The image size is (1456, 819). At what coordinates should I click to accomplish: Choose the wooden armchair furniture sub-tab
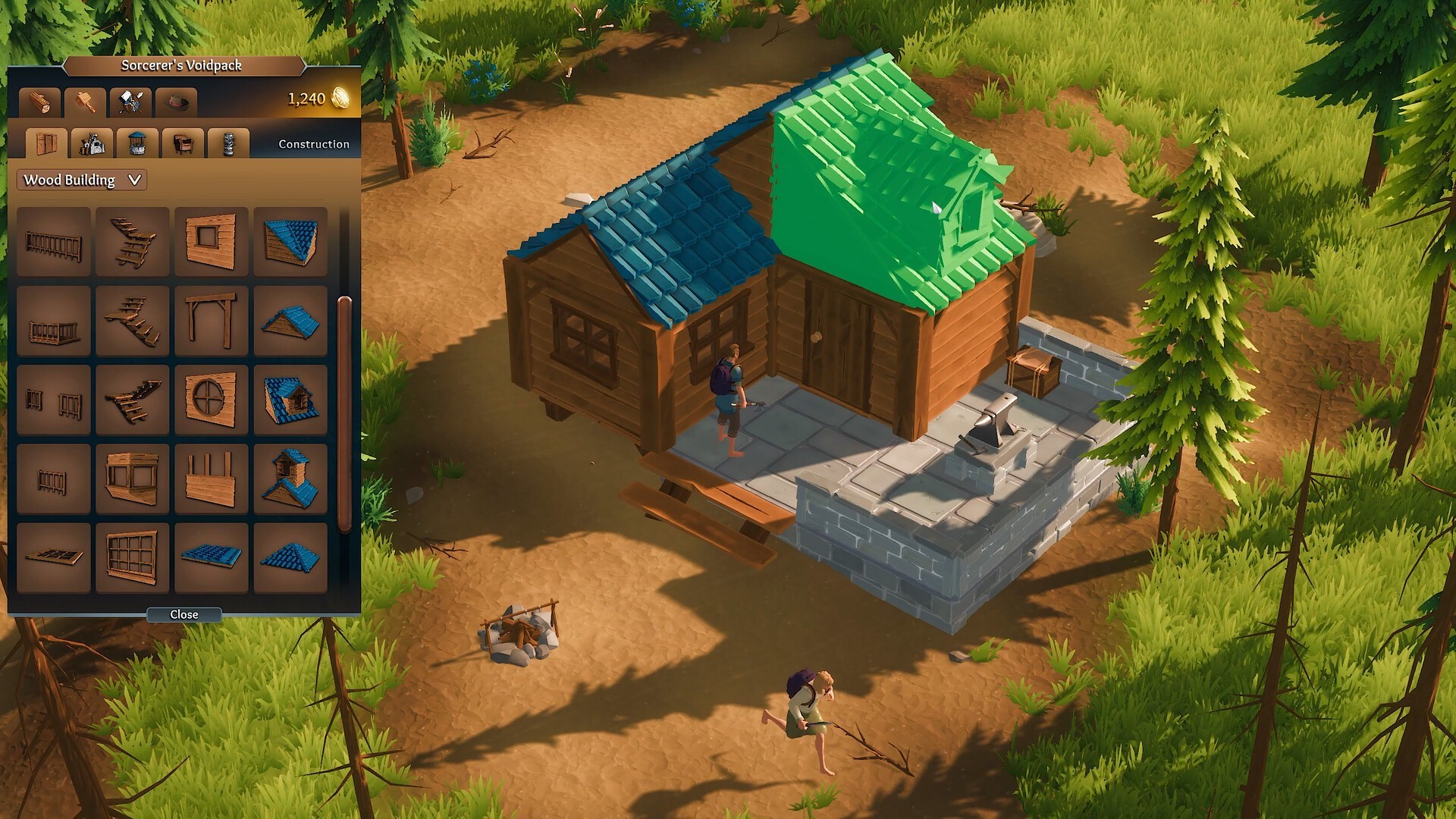coord(183,143)
